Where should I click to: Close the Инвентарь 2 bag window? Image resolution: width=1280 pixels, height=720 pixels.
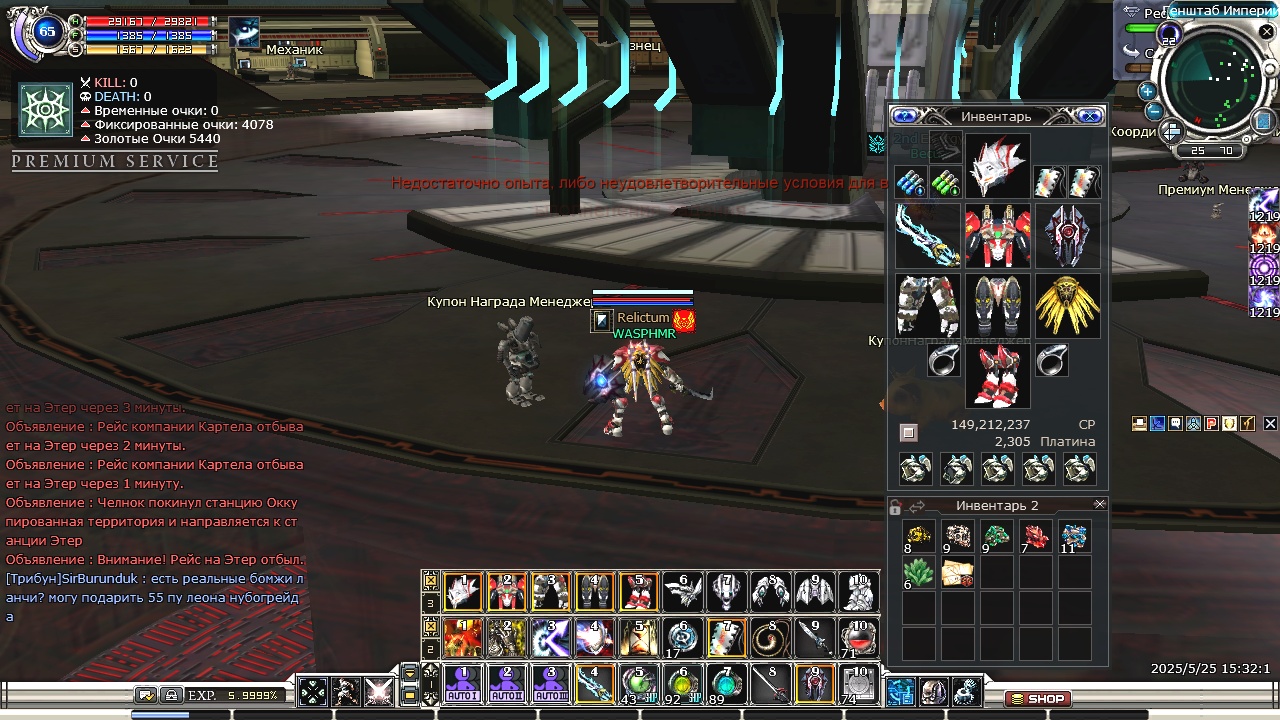tap(1100, 505)
